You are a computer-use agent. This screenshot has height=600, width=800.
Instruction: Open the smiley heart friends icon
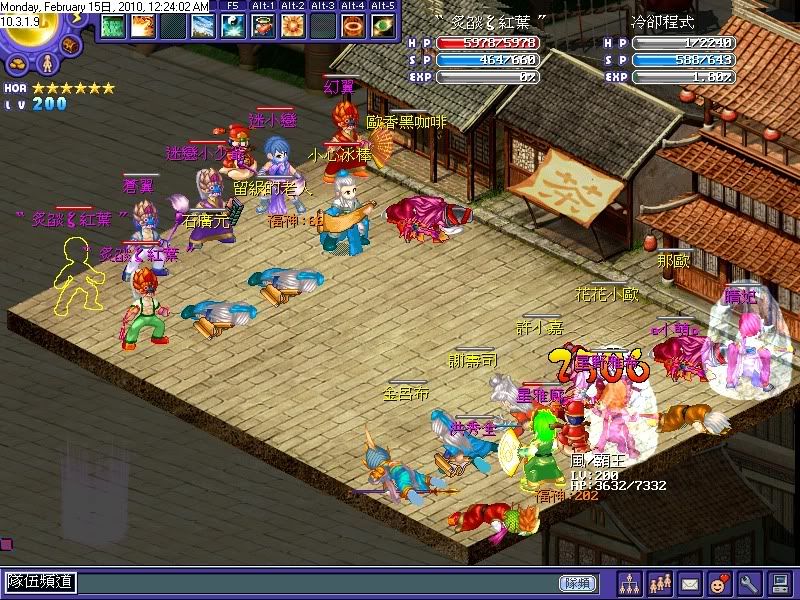coord(719,582)
